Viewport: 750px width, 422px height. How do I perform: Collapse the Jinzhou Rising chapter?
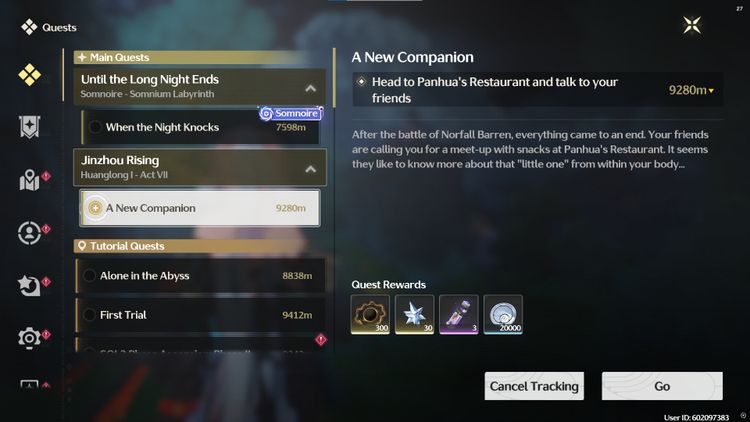(x=311, y=168)
